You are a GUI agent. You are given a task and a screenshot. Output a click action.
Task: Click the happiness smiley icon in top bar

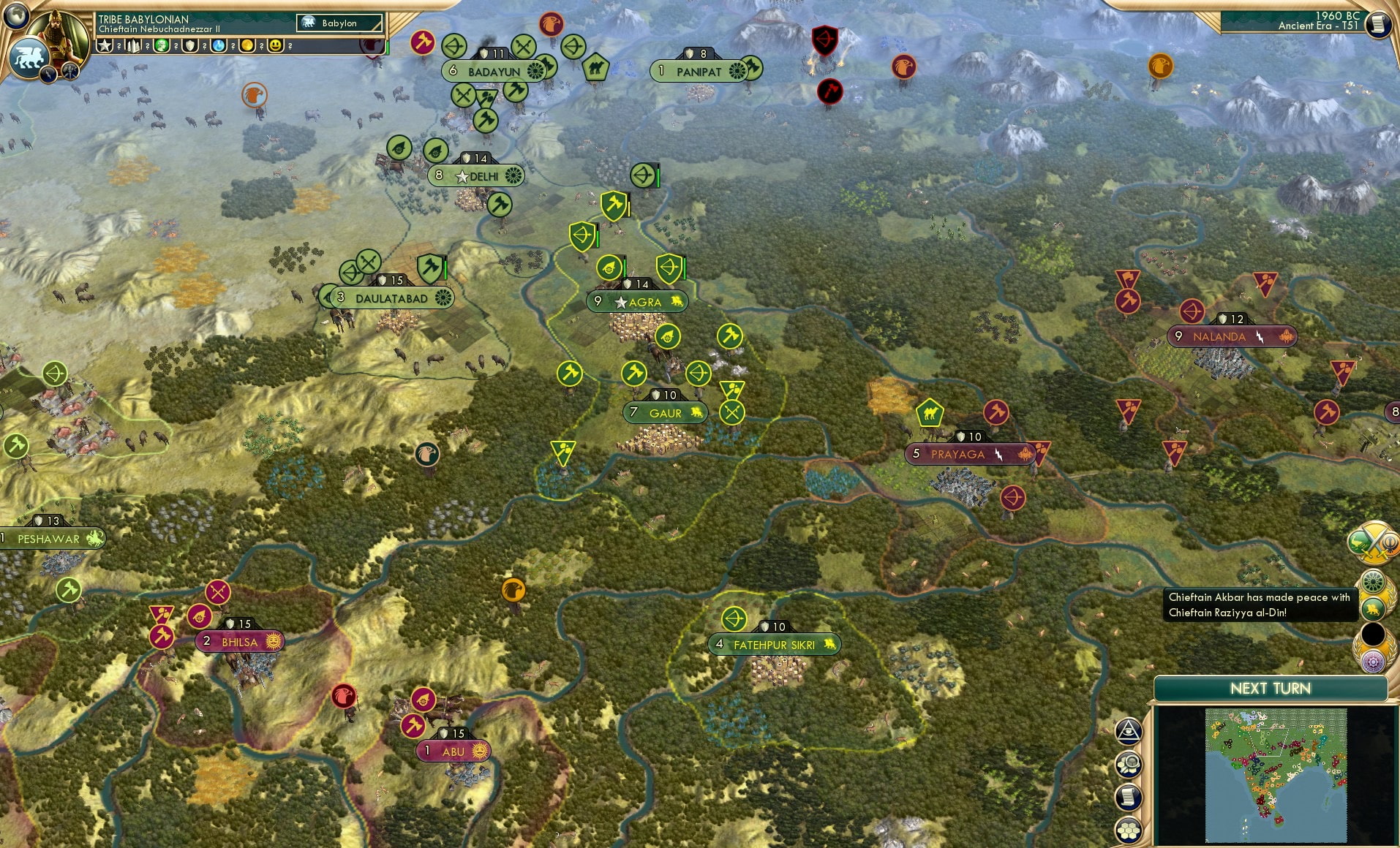coord(276,45)
